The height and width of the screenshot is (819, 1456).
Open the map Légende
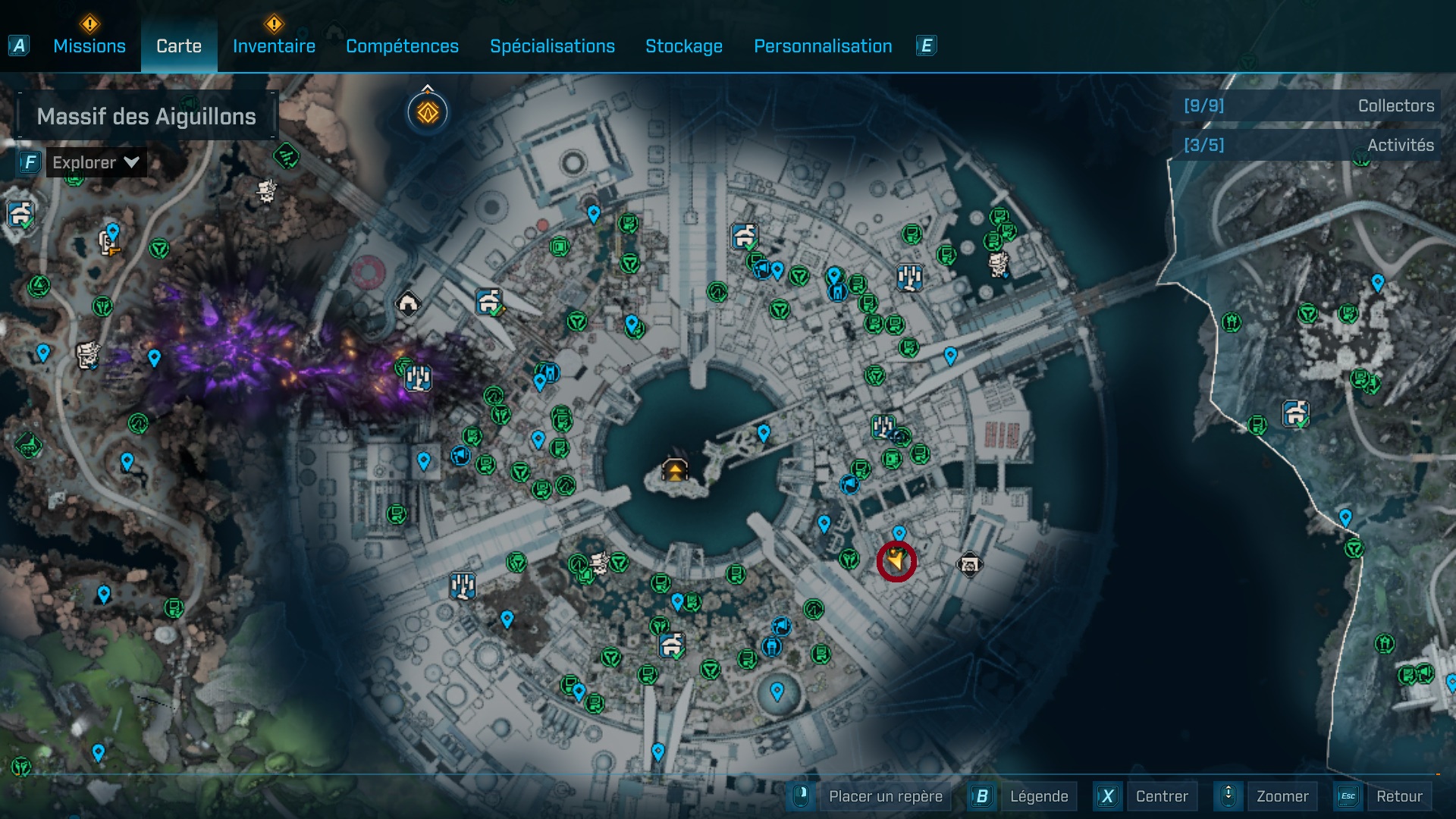coord(1039,796)
